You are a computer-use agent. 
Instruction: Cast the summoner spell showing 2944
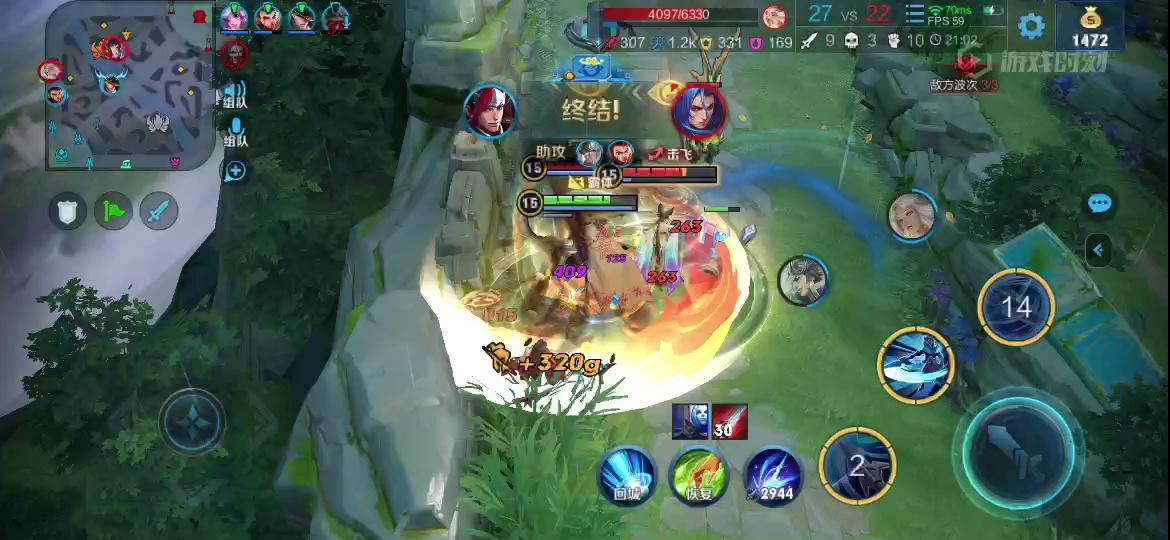click(772, 473)
